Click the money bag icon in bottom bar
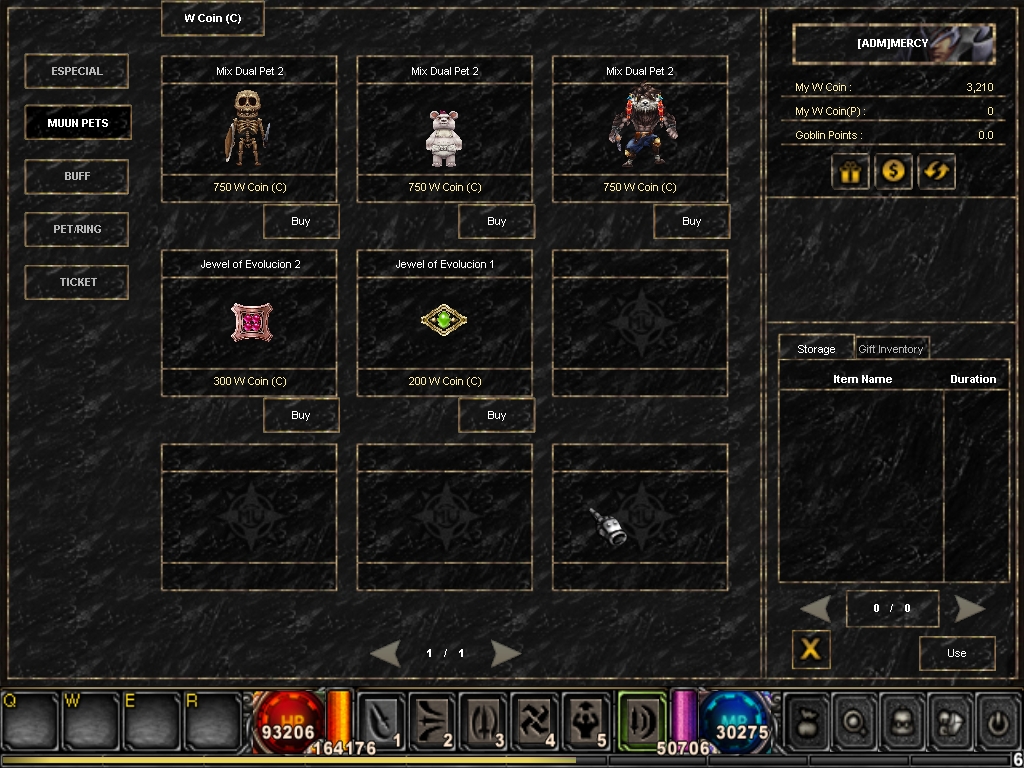This screenshot has height=768, width=1024. pyautogui.click(x=807, y=720)
